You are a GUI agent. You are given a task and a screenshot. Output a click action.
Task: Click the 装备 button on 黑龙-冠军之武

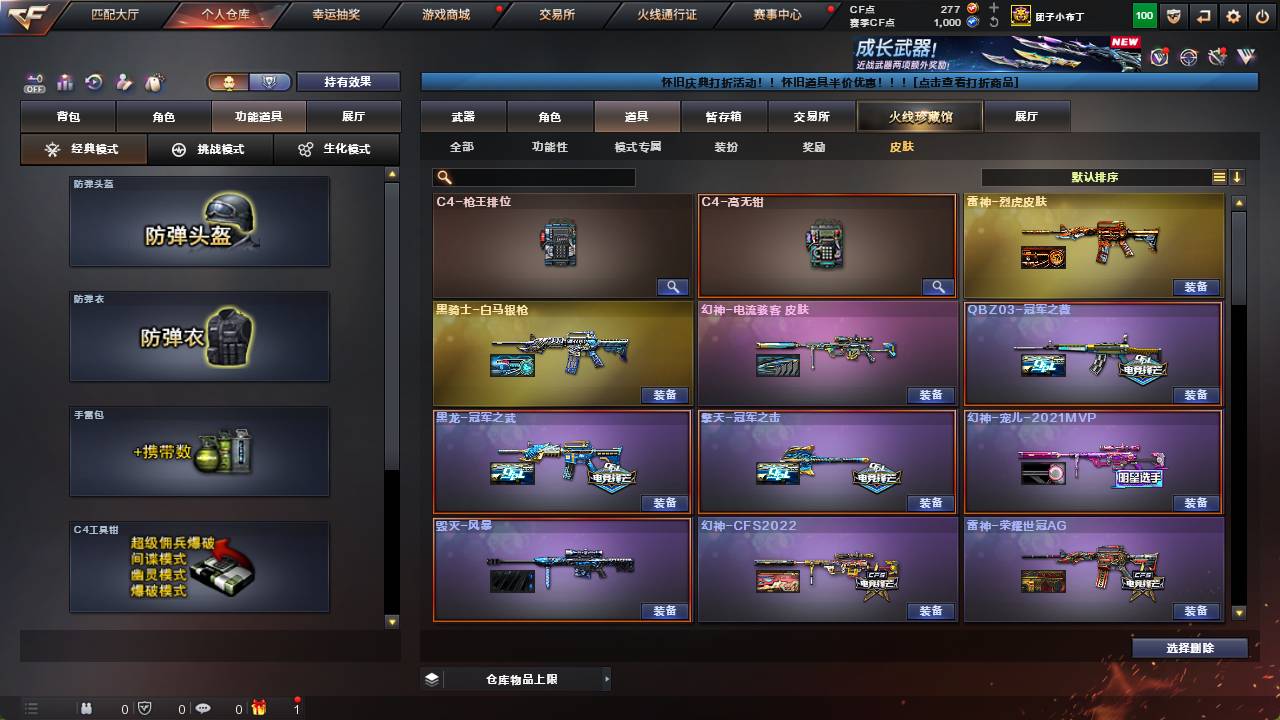pos(663,502)
